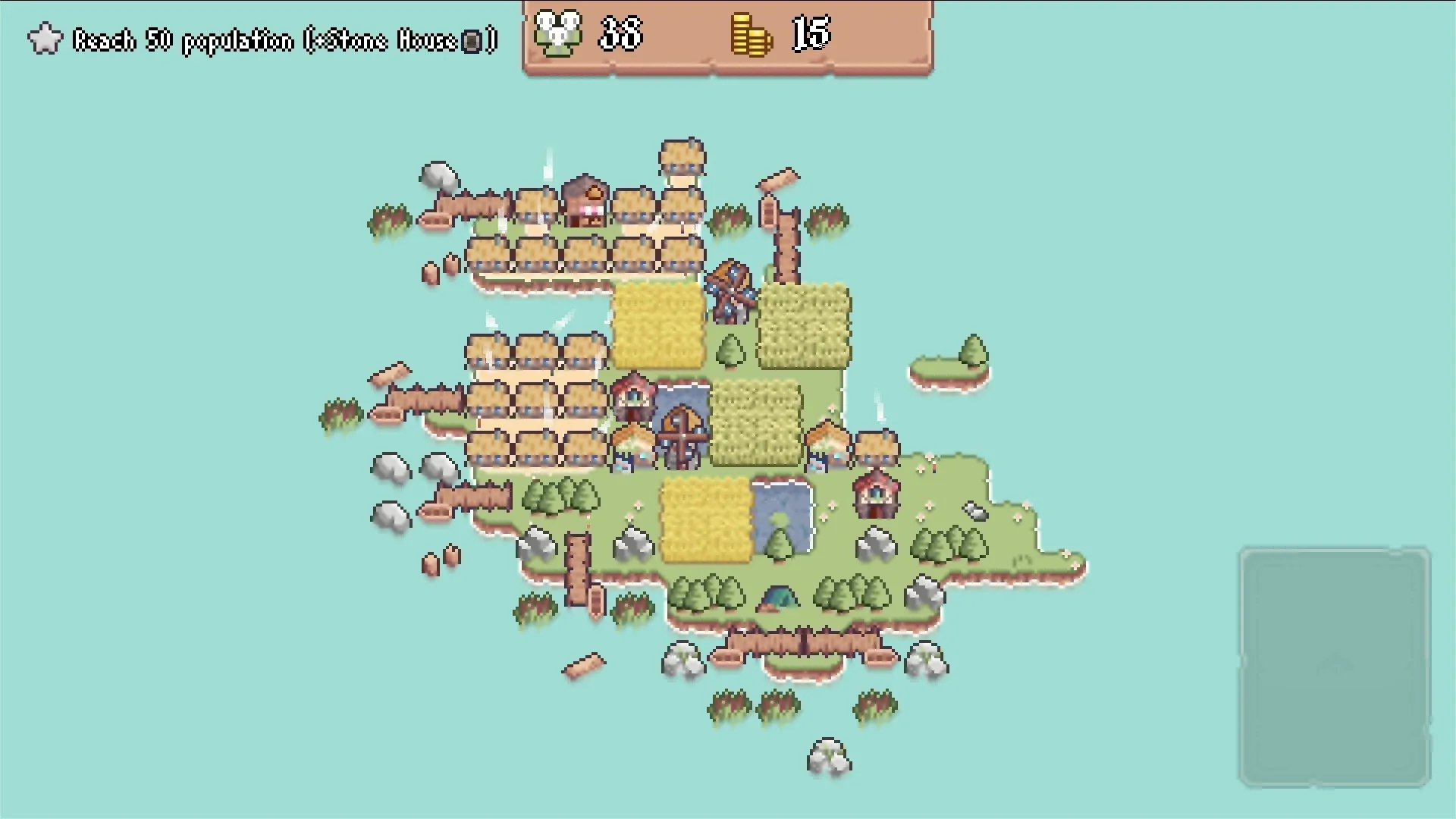Click the lone pine tree between the wheat fields
The height and width of the screenshot is (819, 1456).
(x=729, y=350)
